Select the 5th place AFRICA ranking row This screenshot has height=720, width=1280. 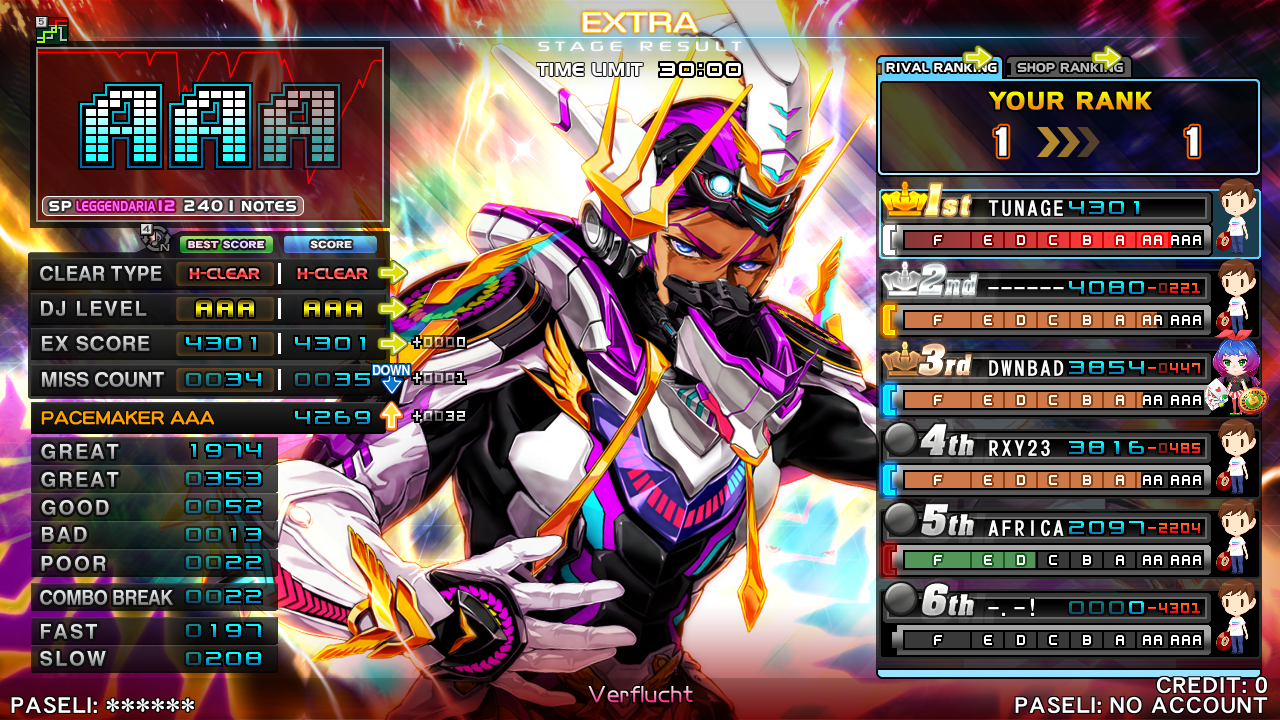(1045, 543)
